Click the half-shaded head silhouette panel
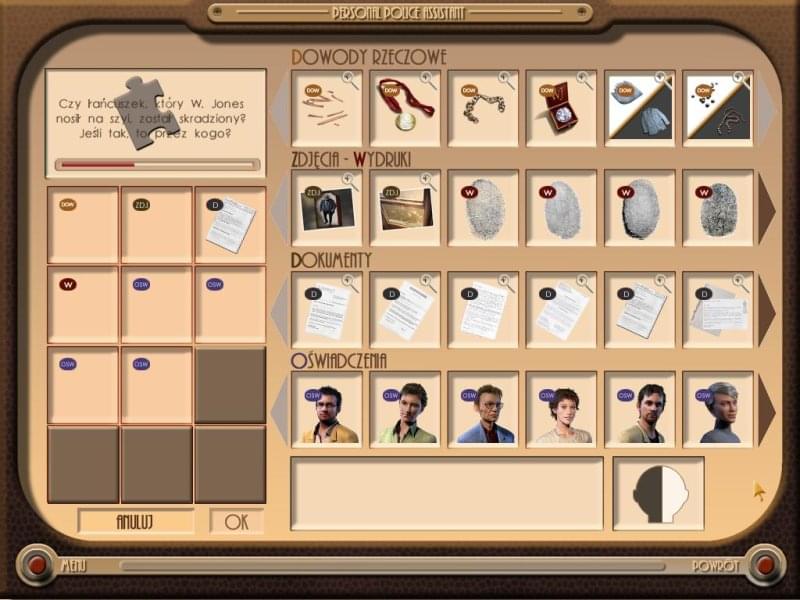This screenshot has height=600, width=800. point(658,493)
